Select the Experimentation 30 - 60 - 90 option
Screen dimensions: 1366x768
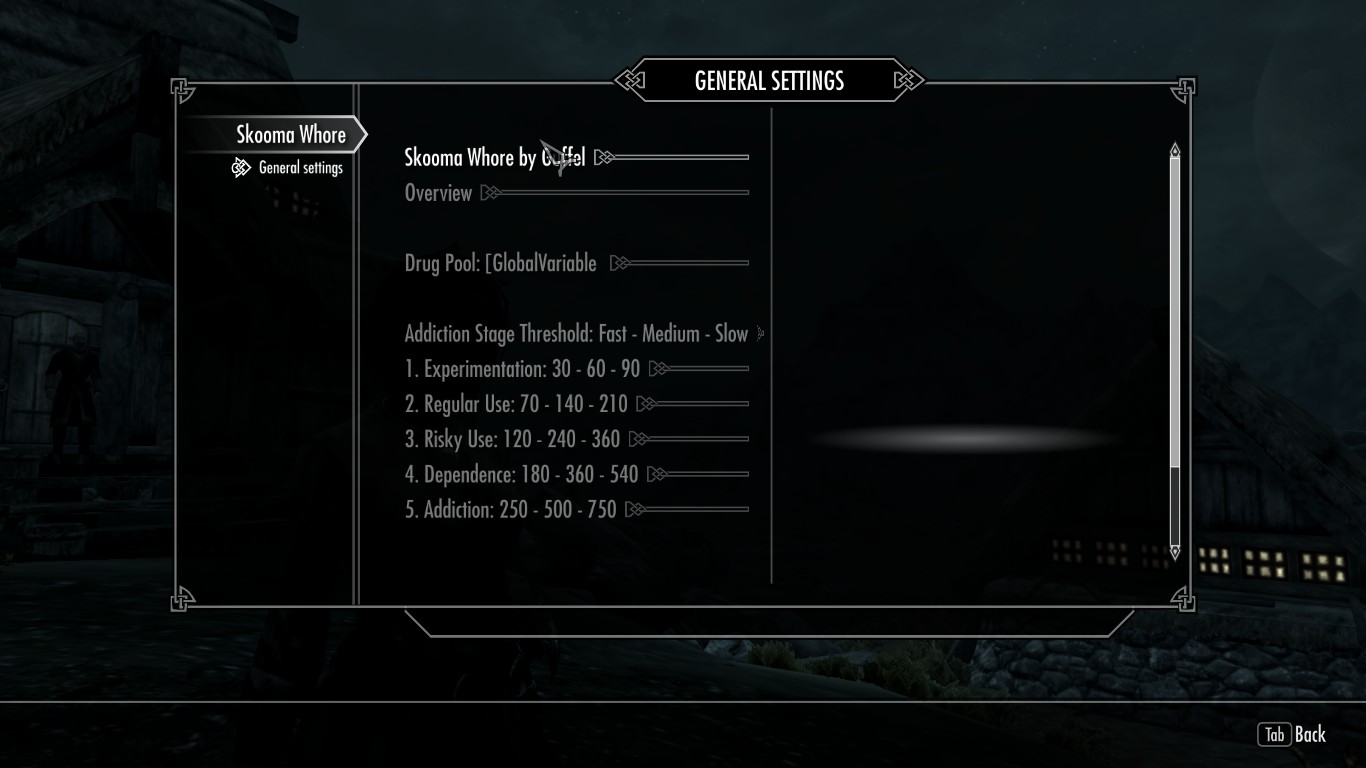click(522, 369)
